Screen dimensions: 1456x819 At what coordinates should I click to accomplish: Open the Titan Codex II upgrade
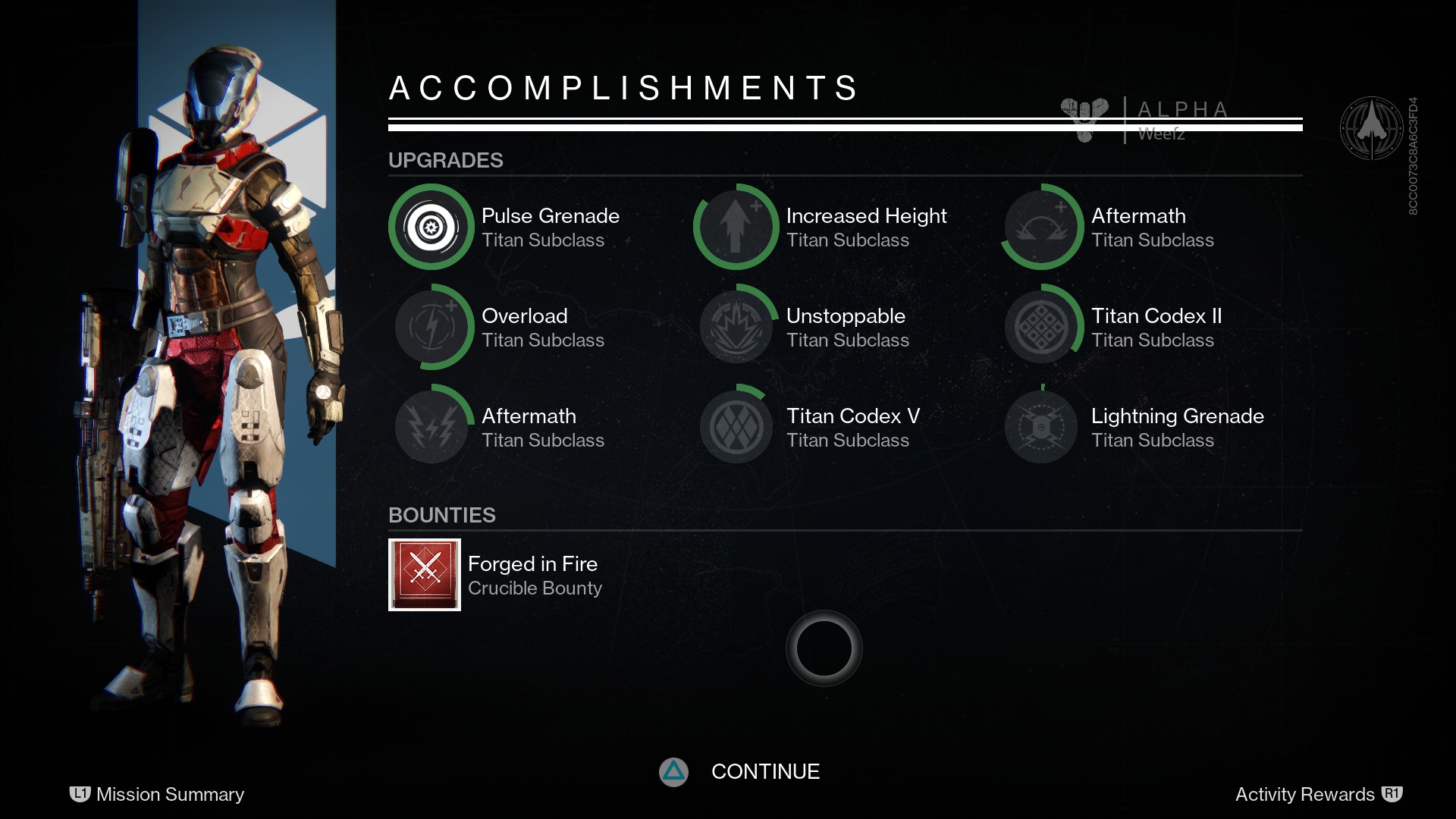pos(1041,327)
